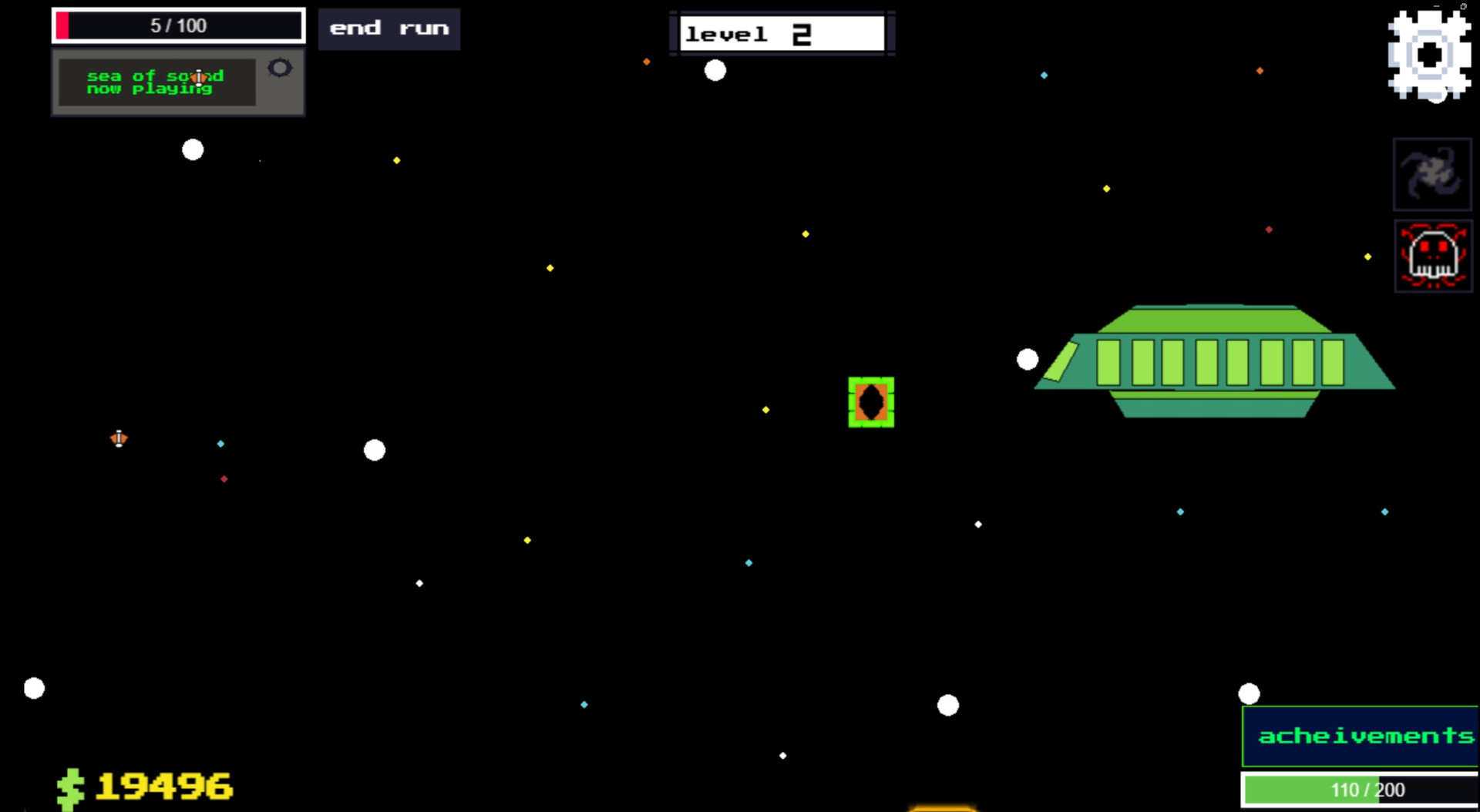Screen dimensions: 1480x812
Task: Toggle the now playing display off
Action: point(279,69)
